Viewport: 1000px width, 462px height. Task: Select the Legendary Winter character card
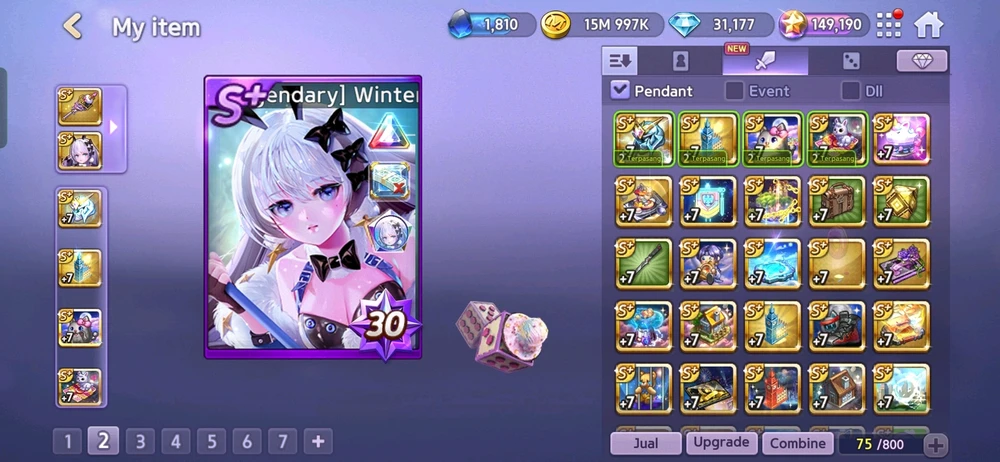[312, 217]
